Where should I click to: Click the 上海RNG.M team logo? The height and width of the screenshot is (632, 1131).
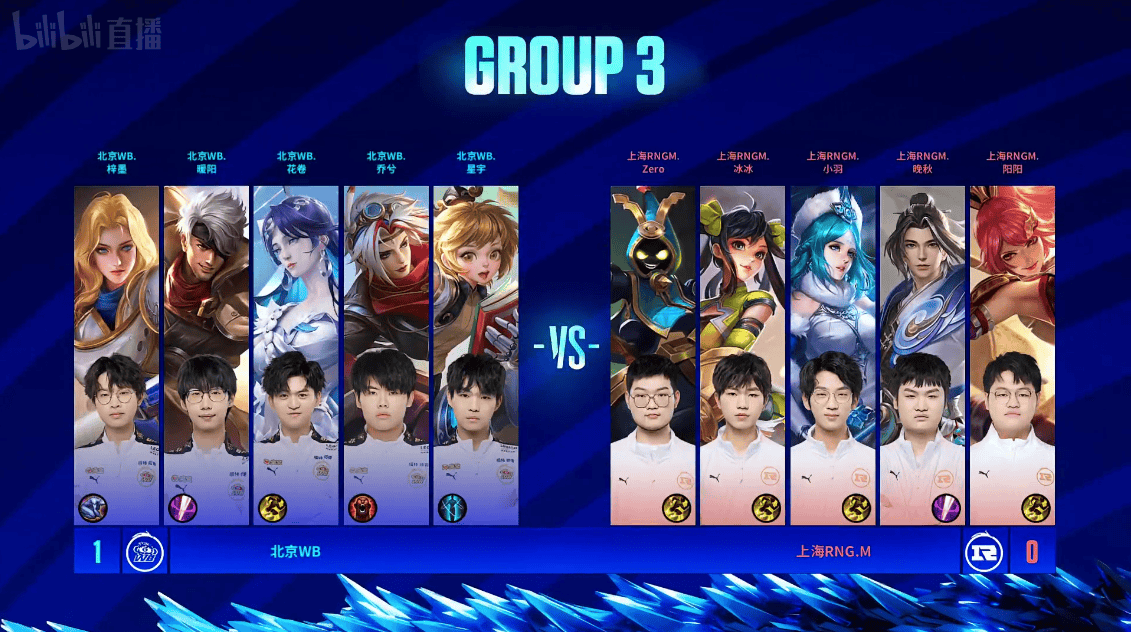click(x=984, y=552)
